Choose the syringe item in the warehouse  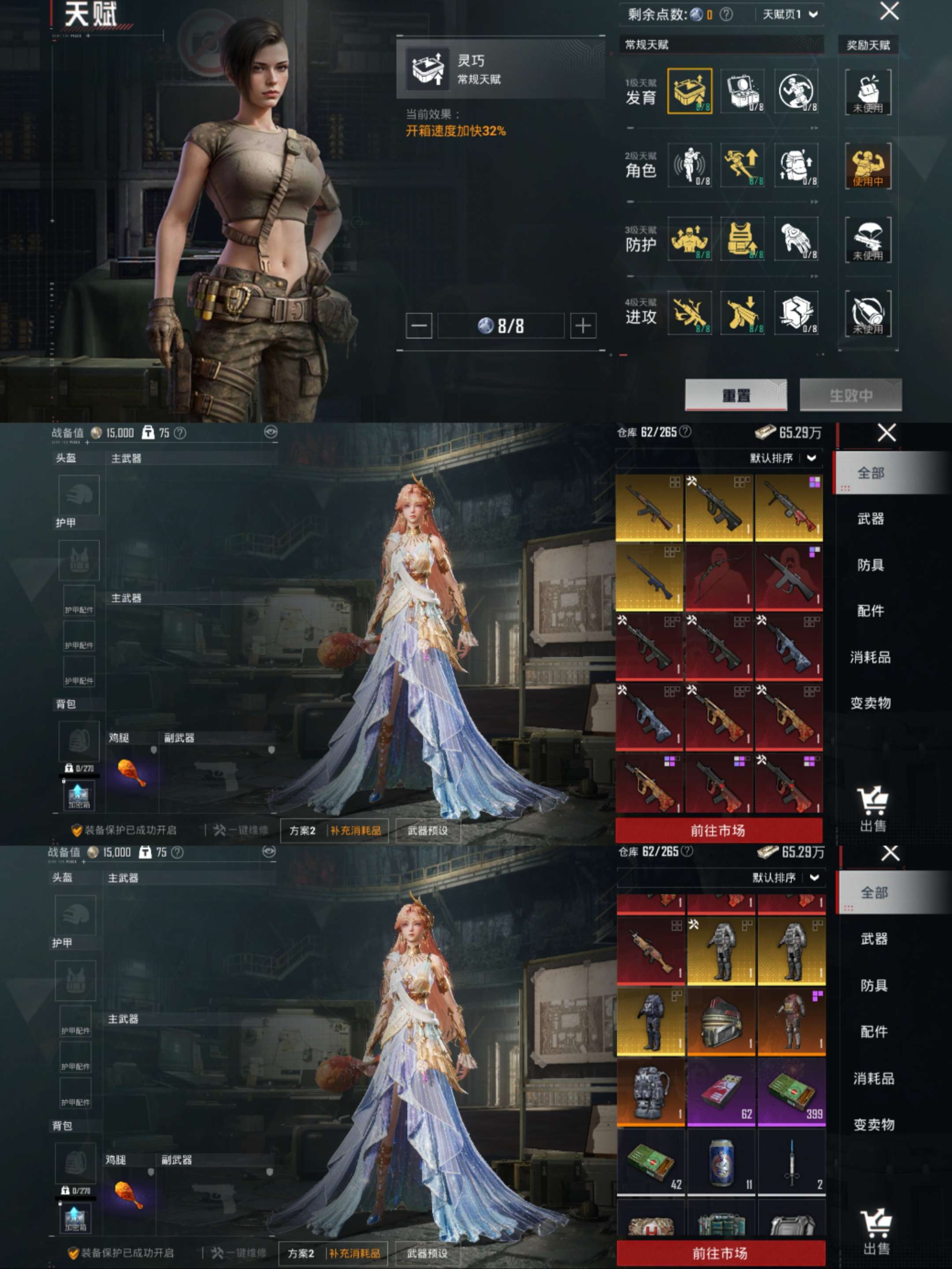(792, 1162)
